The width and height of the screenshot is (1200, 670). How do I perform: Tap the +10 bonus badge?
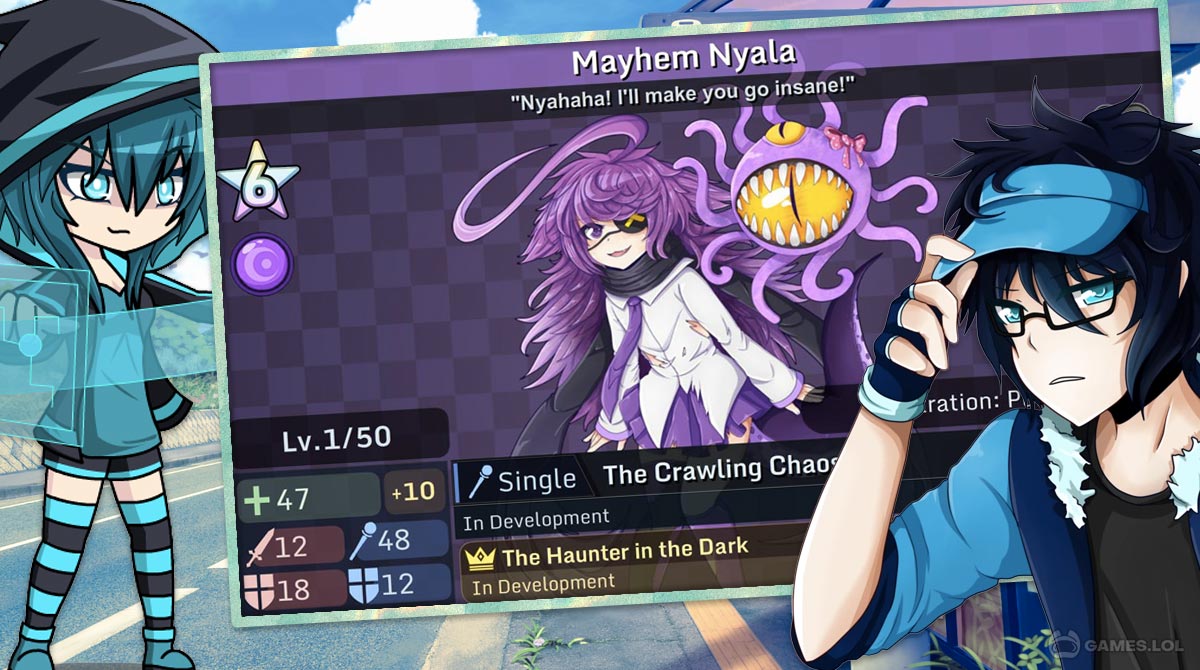[x=413, y=491]
